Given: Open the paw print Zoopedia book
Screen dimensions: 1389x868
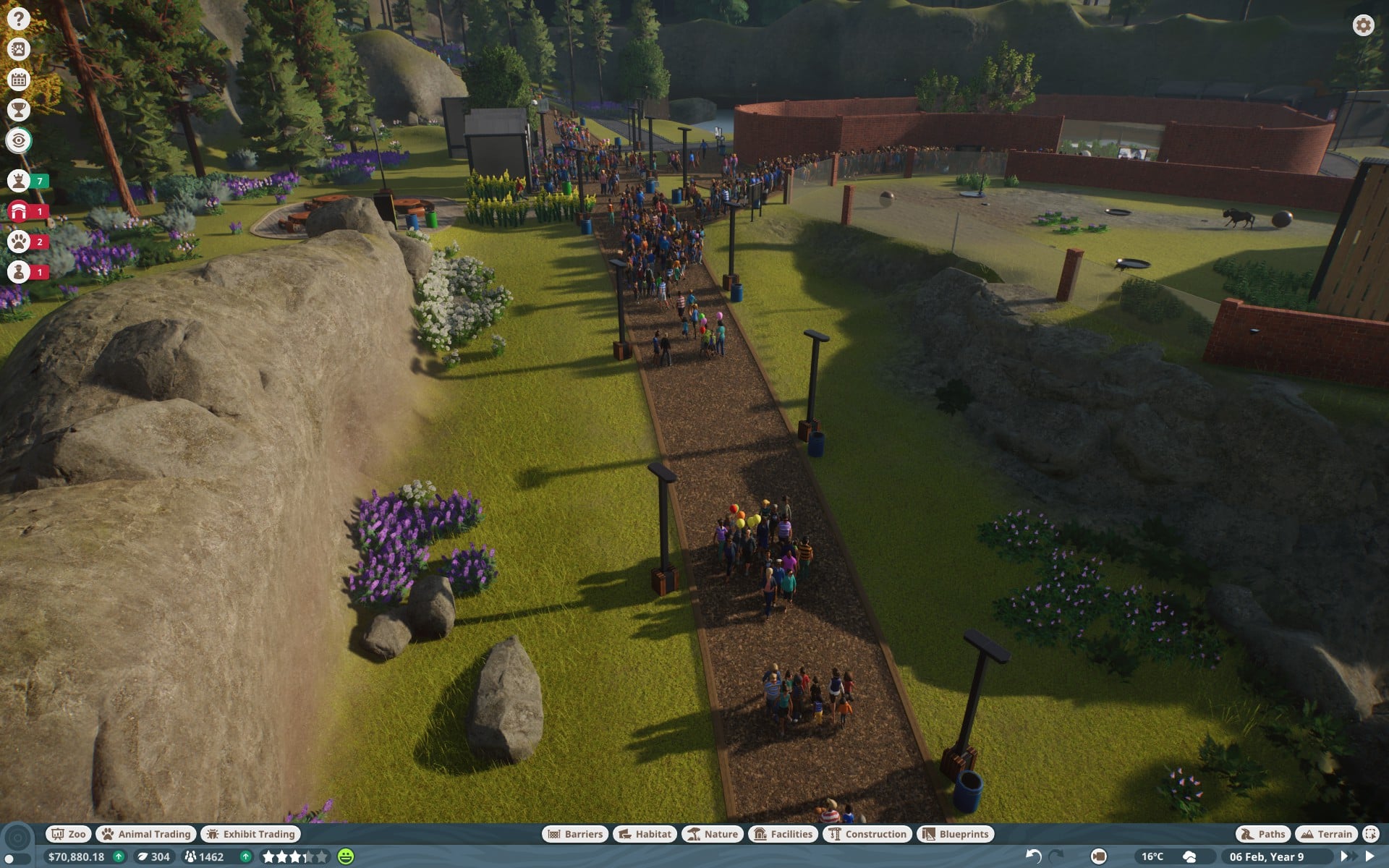Looking at the screenshot, I should point(19,49).
